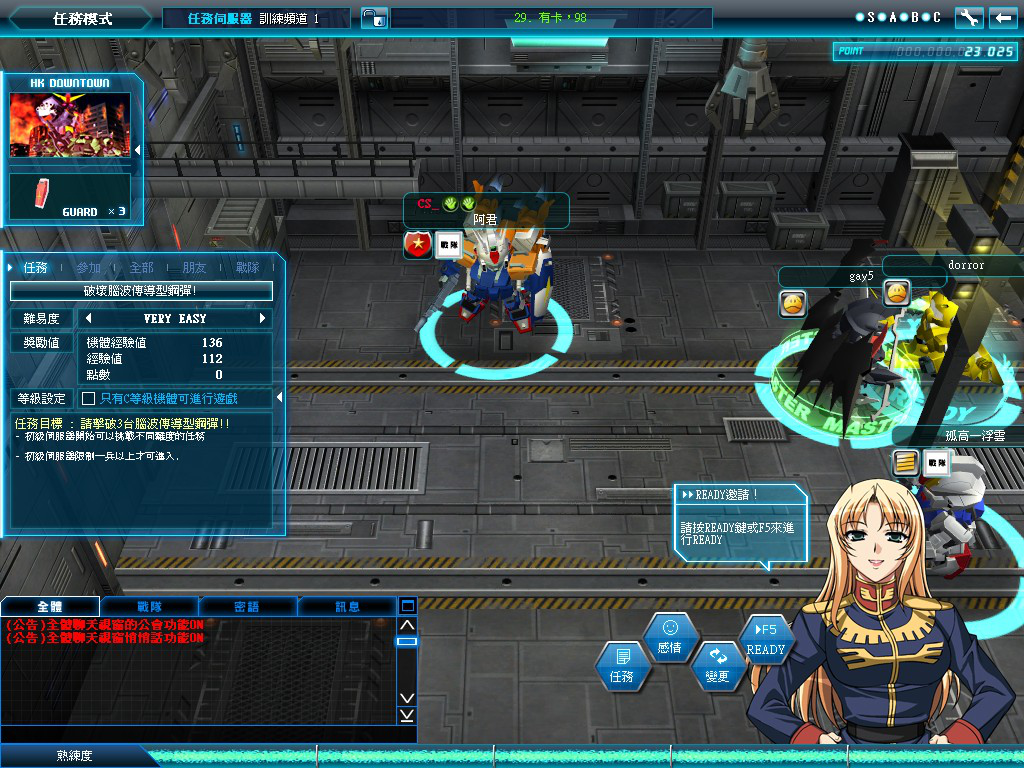Open the 戰隊 team tab in mission panel
Screen dimensions: 1024x768
pos(247,268)
